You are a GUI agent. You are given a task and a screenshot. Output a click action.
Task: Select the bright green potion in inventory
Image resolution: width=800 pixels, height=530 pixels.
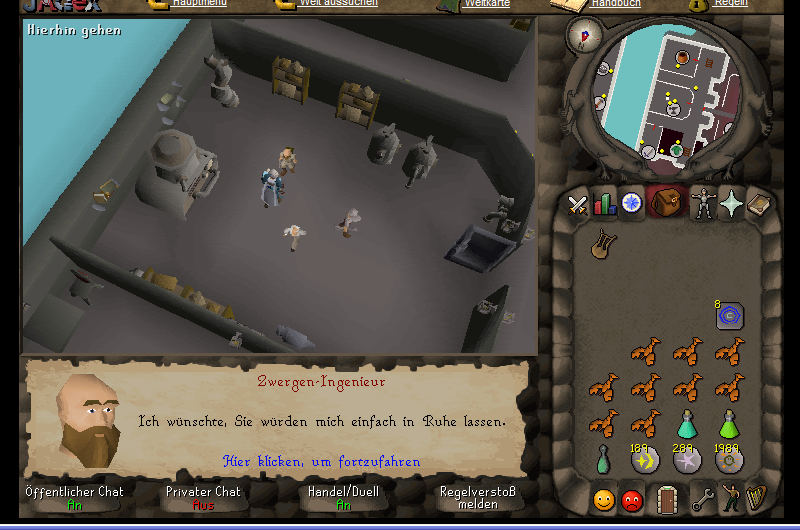(728, 423)
